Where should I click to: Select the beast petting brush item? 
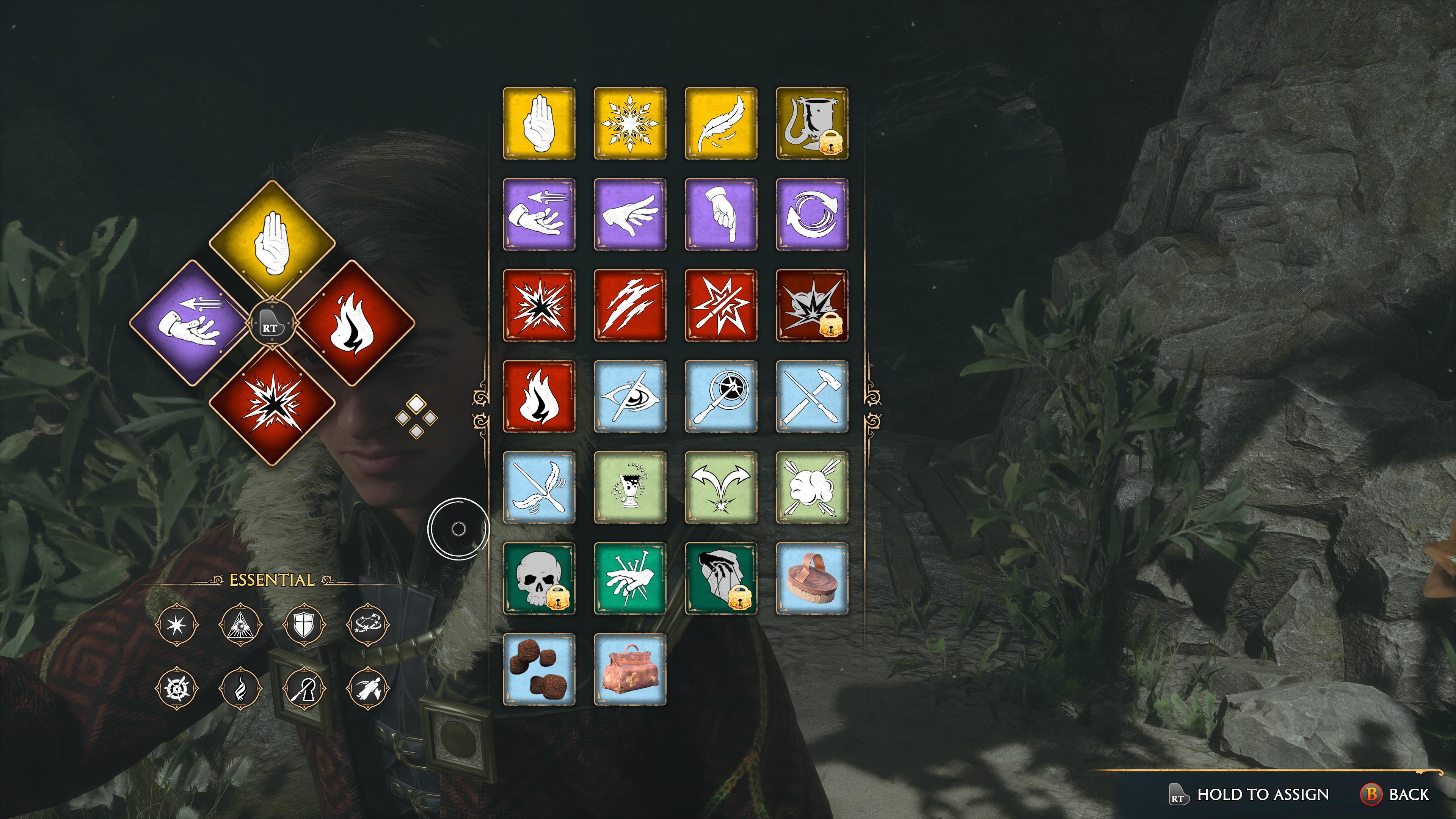(x=812, y=578)
